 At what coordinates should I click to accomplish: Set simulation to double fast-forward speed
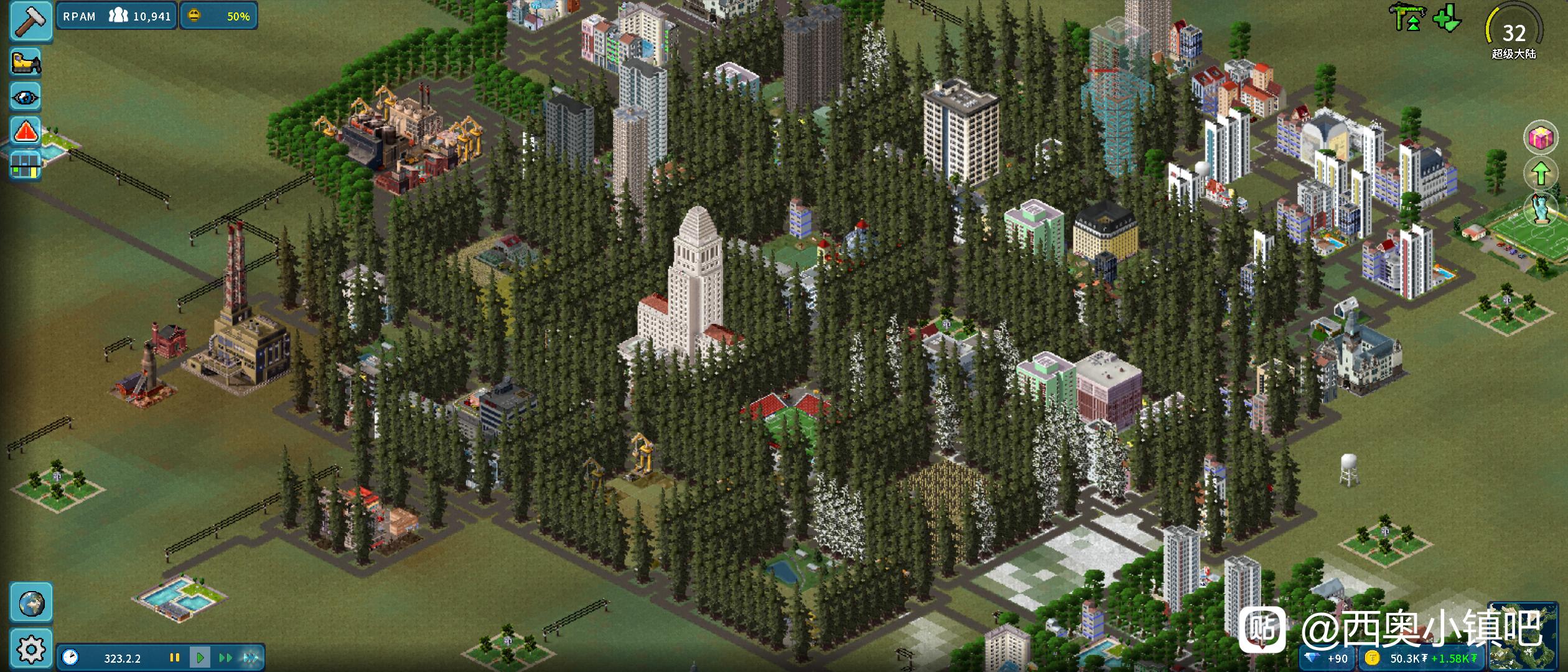click(x=225, y=658)
